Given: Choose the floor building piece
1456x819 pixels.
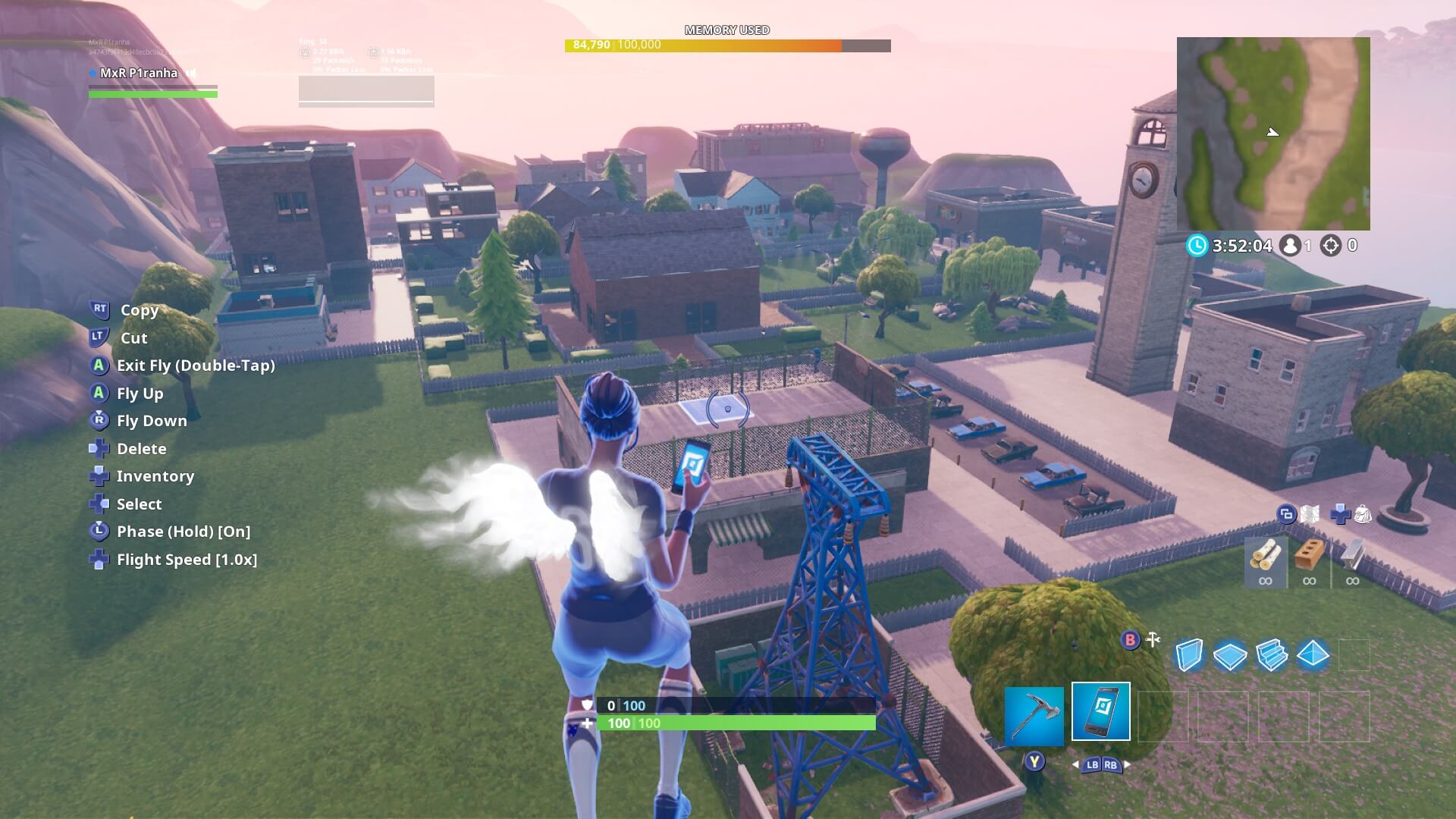Looking at the screenshot, I should pyautogui.click(x=1230, y=655).
